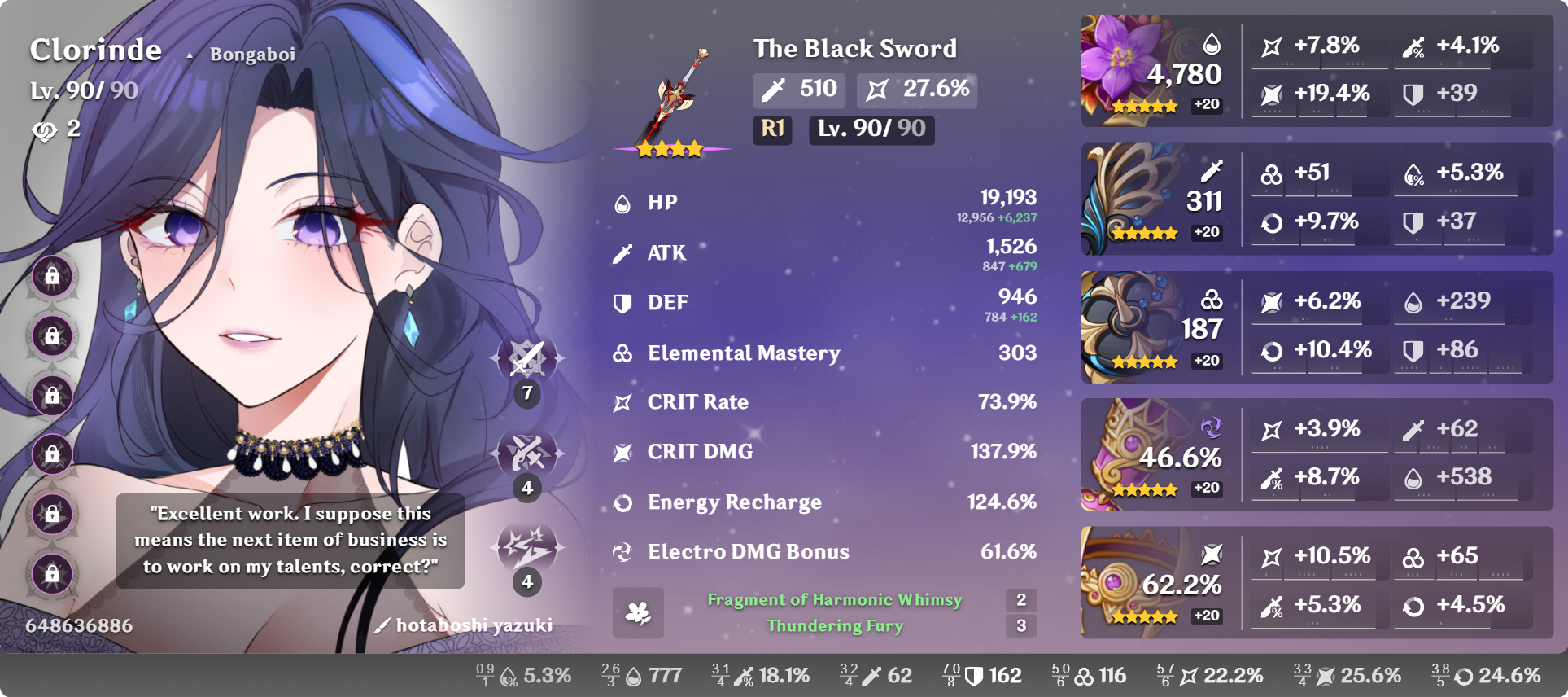Click the CRIT Rate icon in the bottom stat bar

click(1189, 675)
